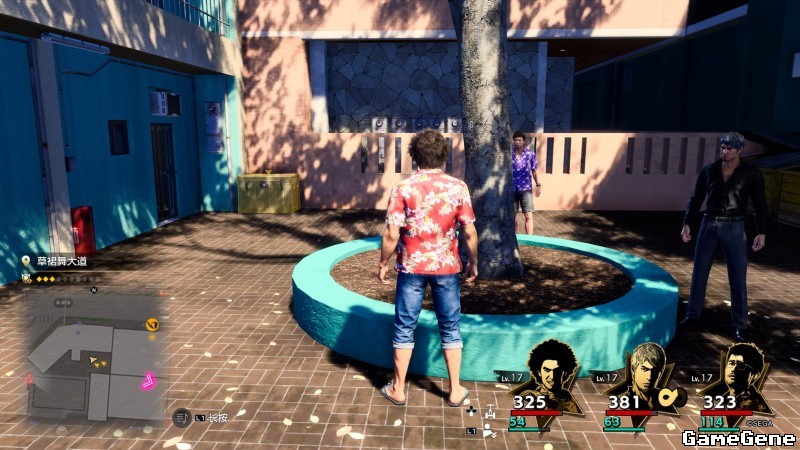Click the pink arrow marker on minimap
This screenshot has width=800, height=450.
point(148,380)
